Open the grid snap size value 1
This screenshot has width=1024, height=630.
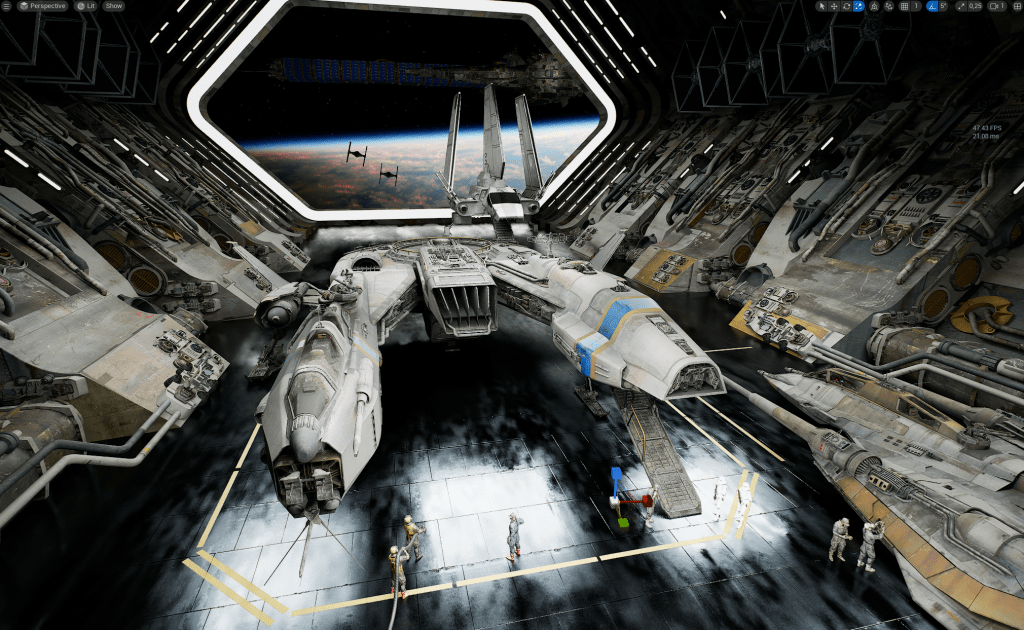[x=918, y=6]
